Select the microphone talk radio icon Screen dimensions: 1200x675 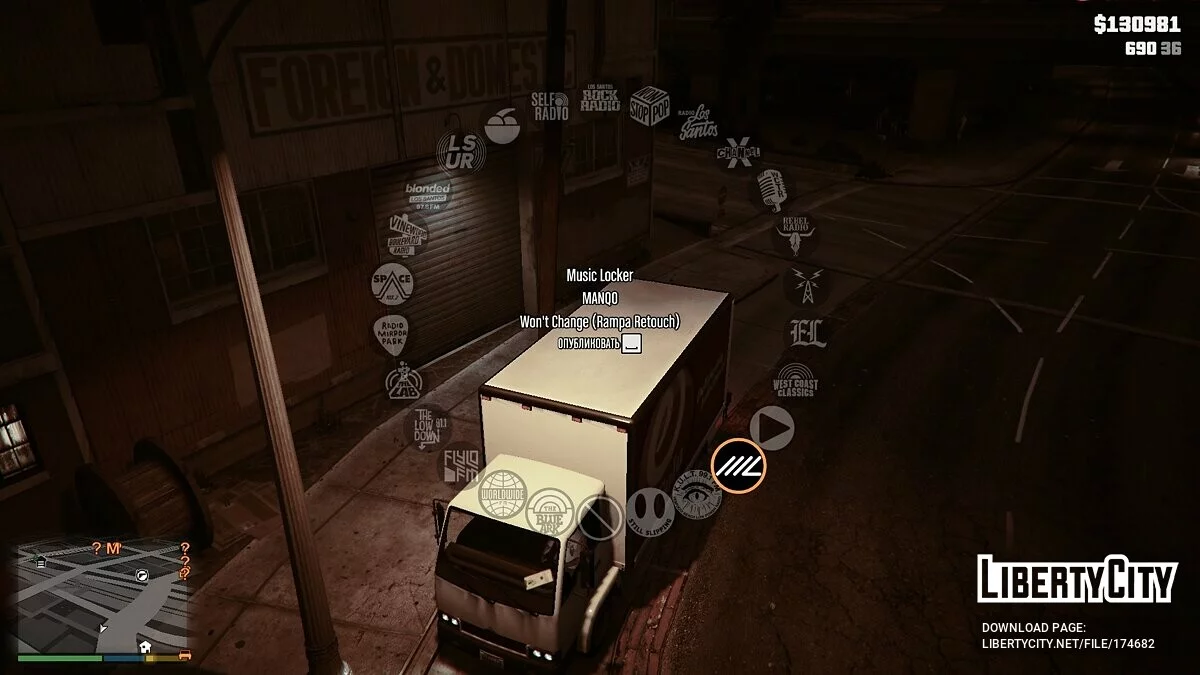pyautogui.click(x=771, y=189)
